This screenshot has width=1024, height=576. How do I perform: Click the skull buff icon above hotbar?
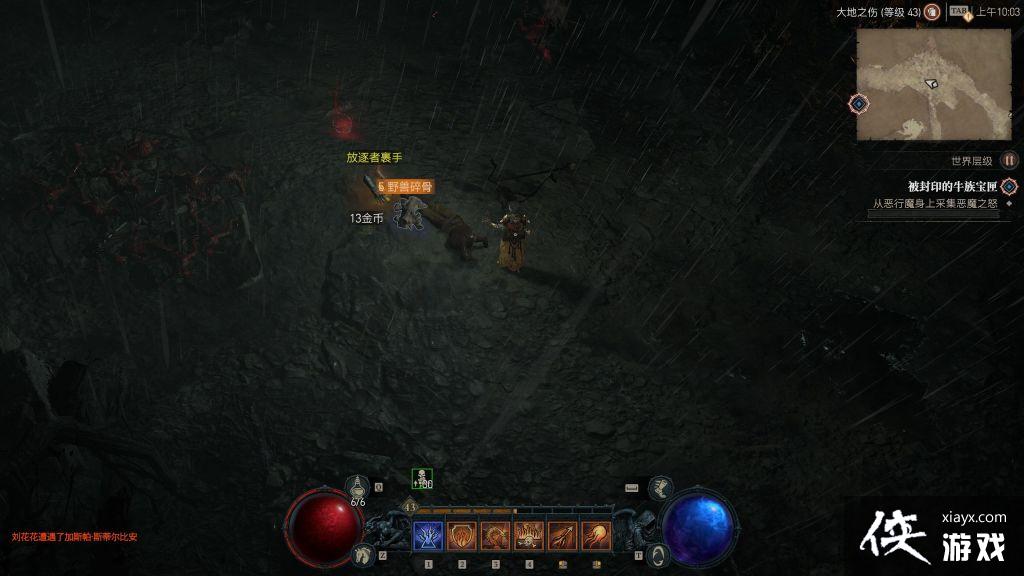(x=422, y=479)
